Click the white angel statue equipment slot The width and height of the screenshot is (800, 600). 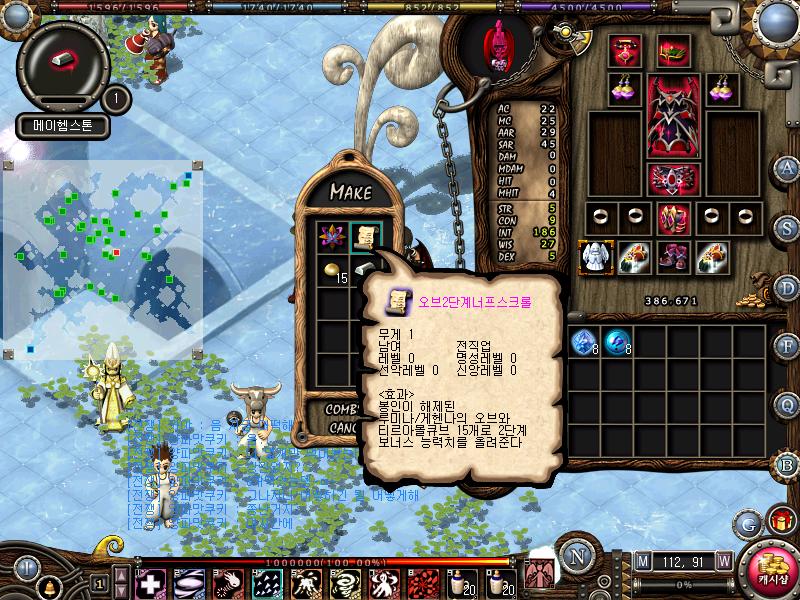[596, 256]
